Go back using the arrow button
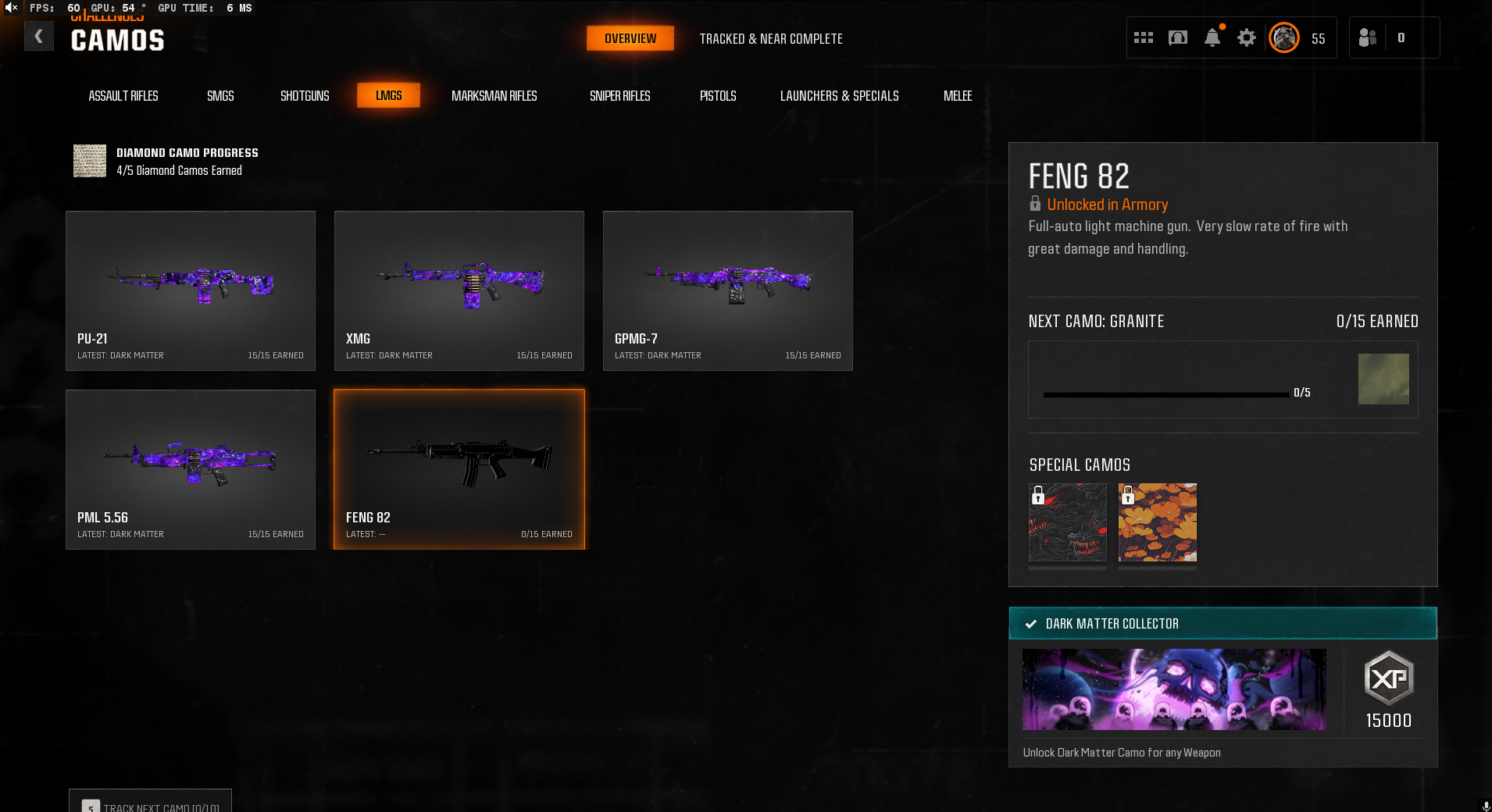The image size is (1492, 812). coord(38,37)
